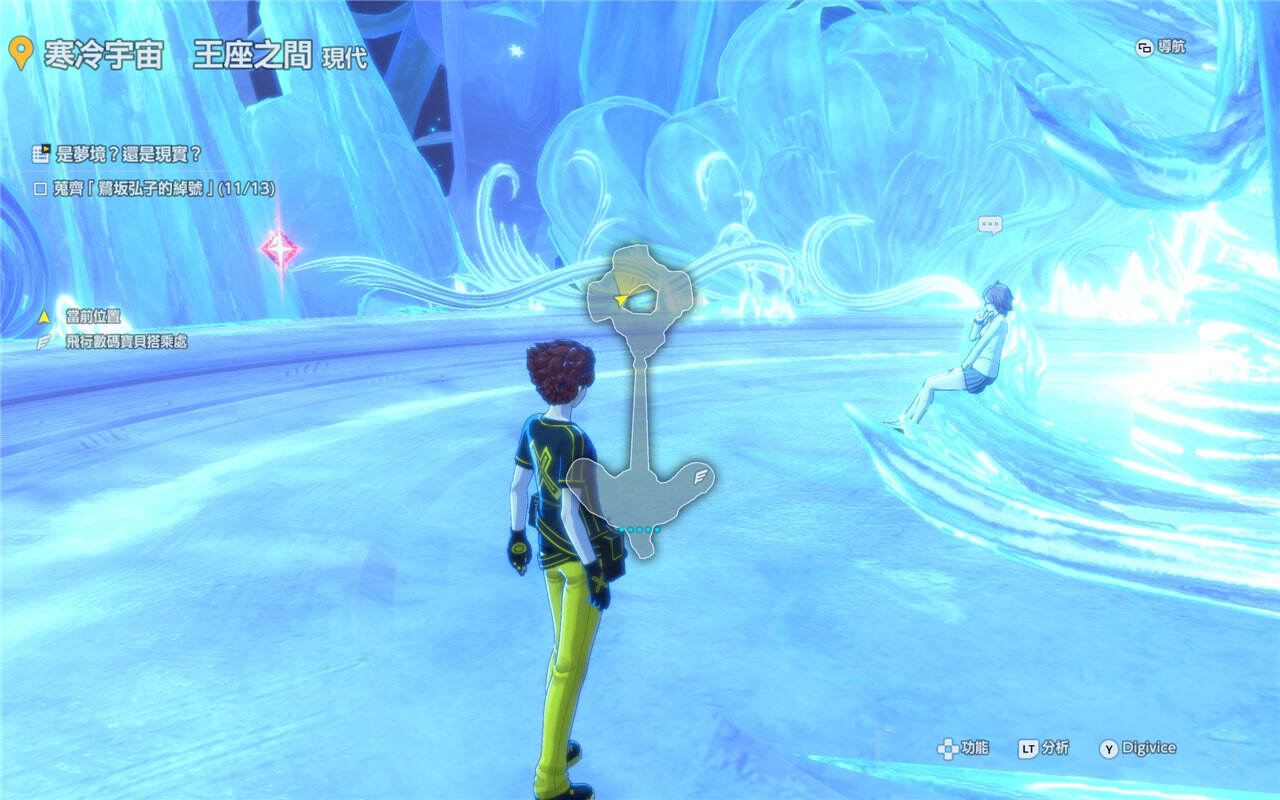Screen dimensions: 1280x800
Task: Select the flying Digimon boarding marker on minimap
Action: pos(700,476)
